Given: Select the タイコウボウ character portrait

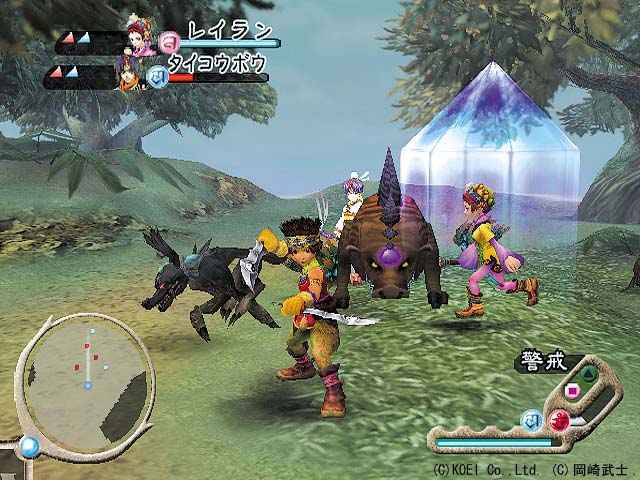Looking at the screenshot, I should point(127,73).
